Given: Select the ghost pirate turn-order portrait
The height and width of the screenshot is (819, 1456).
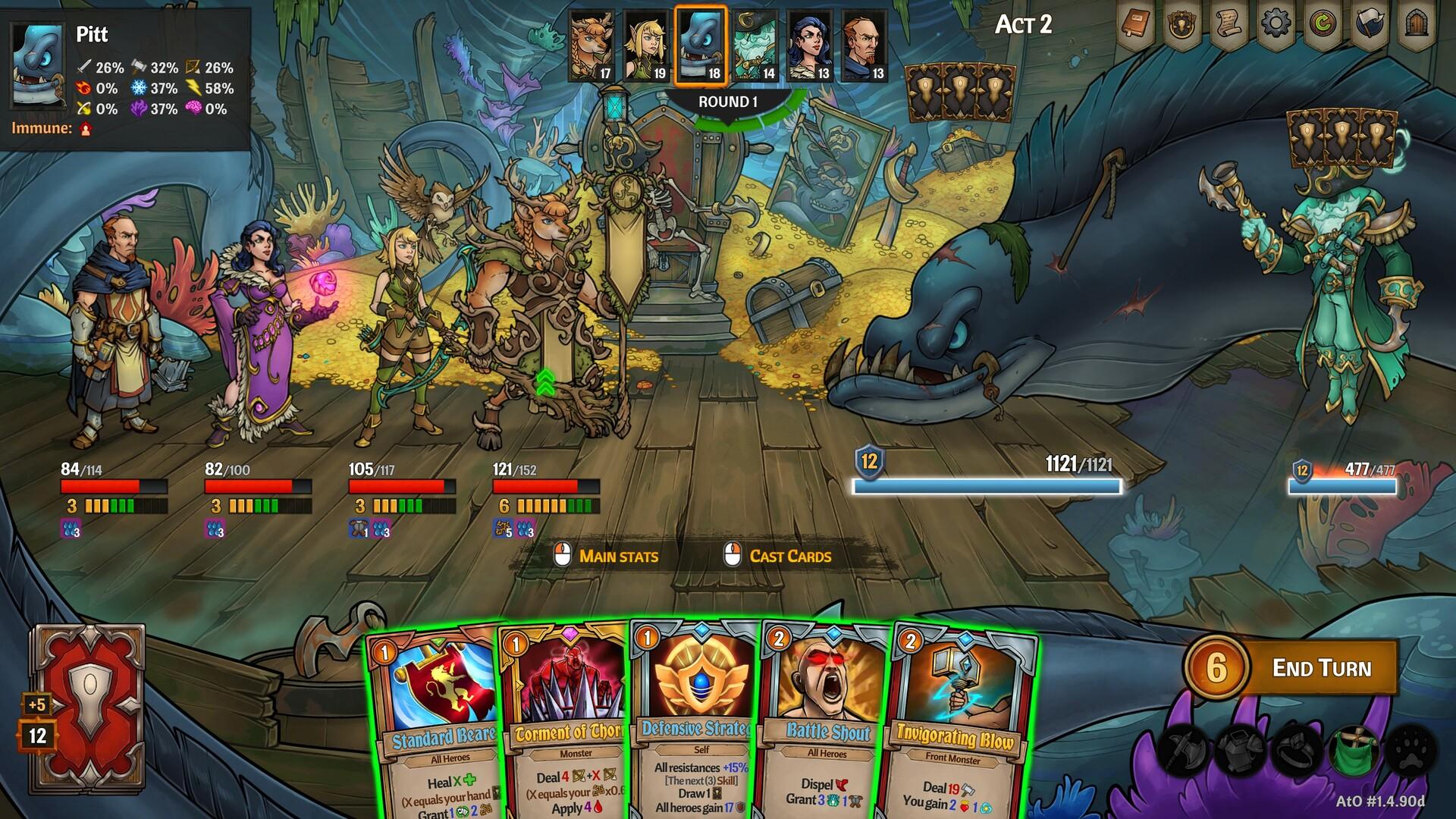Looking at the screenshot, I should coord(755,45).
